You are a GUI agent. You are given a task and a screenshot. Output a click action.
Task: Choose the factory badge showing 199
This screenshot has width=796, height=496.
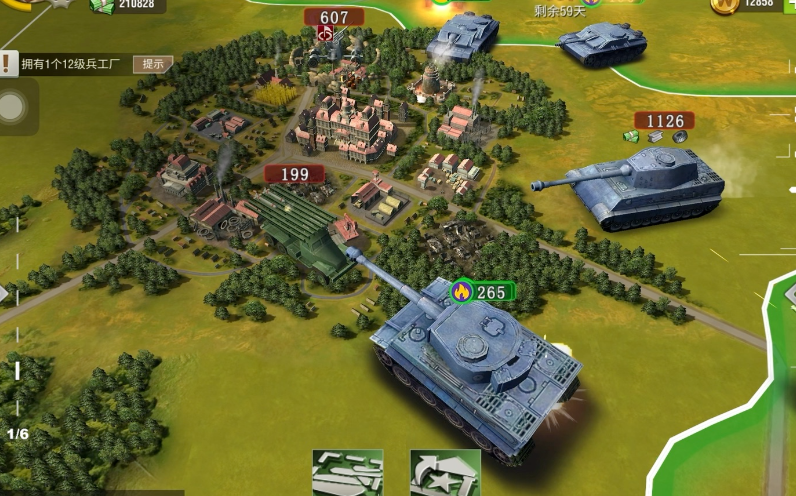click(x=294, y=174)
